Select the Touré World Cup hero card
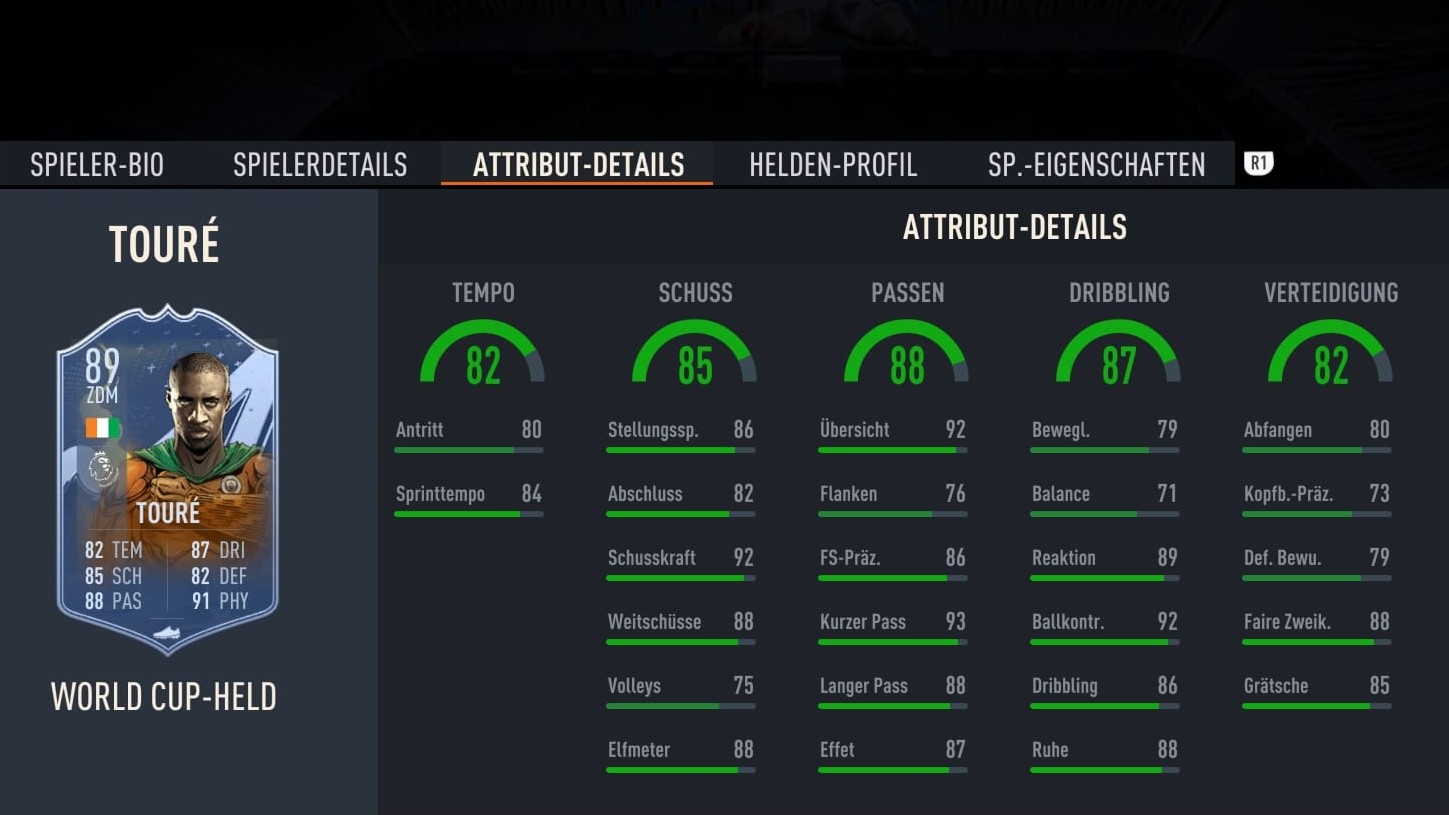The image size is (1449, 815). tap(167, 480)
